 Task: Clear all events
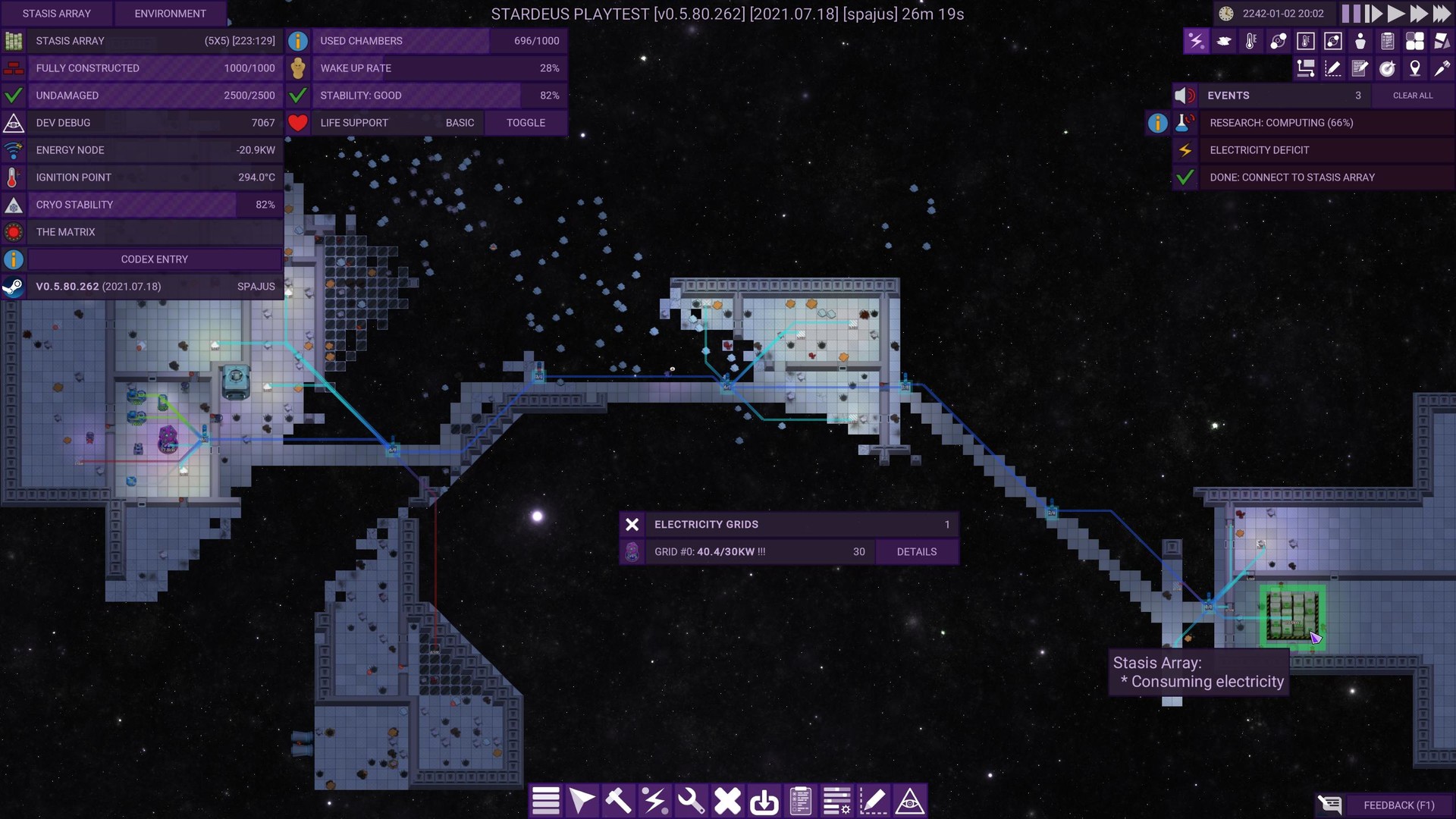(x=1412, y=96)
